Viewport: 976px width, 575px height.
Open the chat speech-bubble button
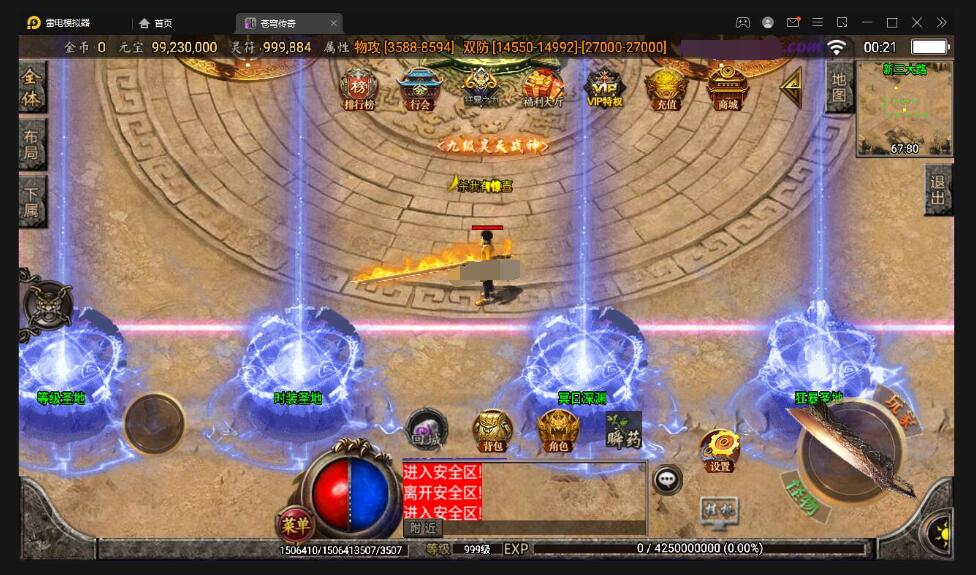pyautogui.click(x=667, y=480)
